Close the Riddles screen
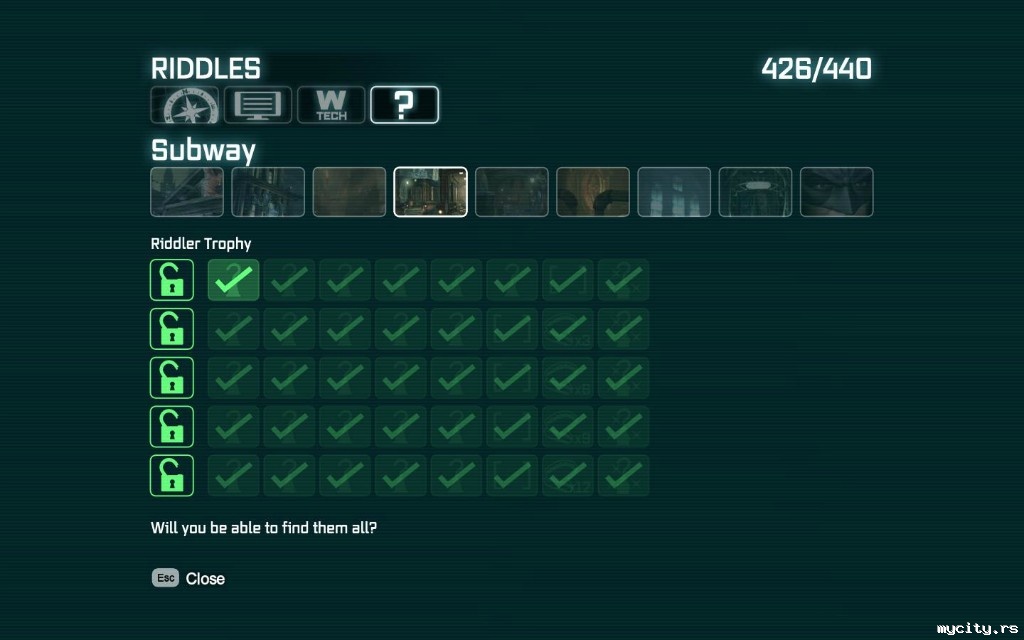Screen dimensions: 1024x640 (189, 578)
